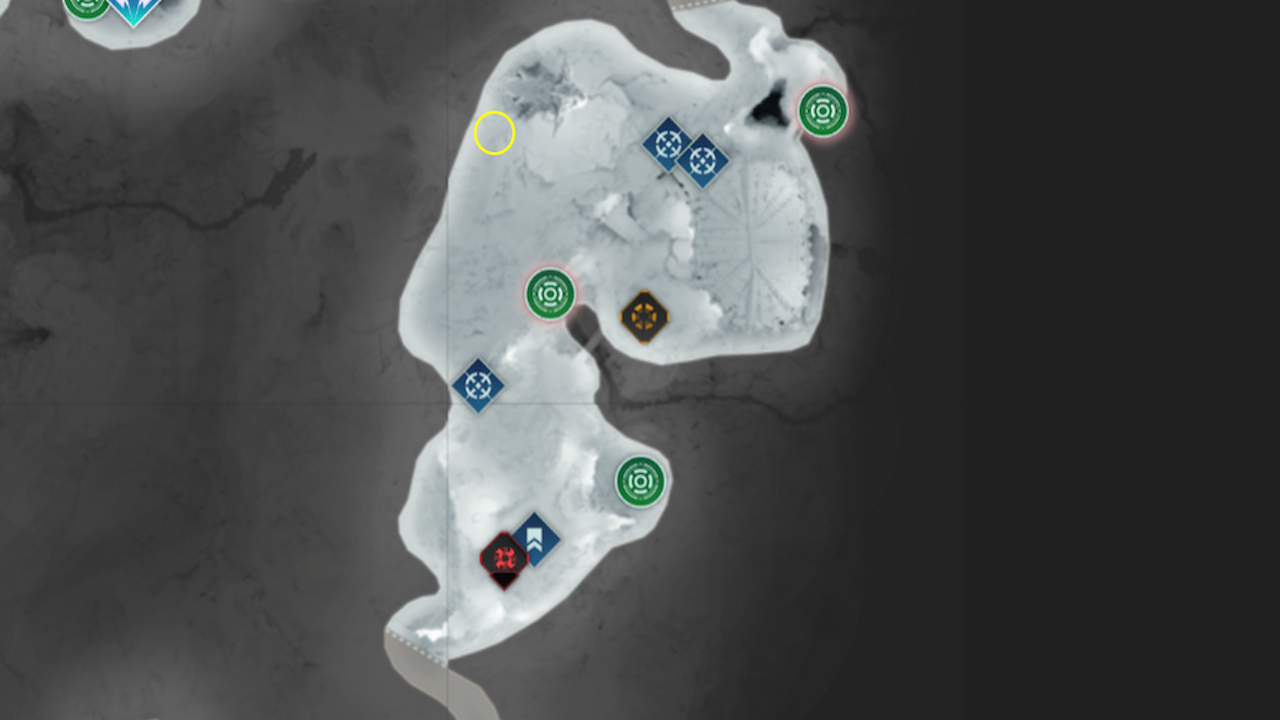Open the southern green control point marker
1280x720 pixels.
point(640,482)
